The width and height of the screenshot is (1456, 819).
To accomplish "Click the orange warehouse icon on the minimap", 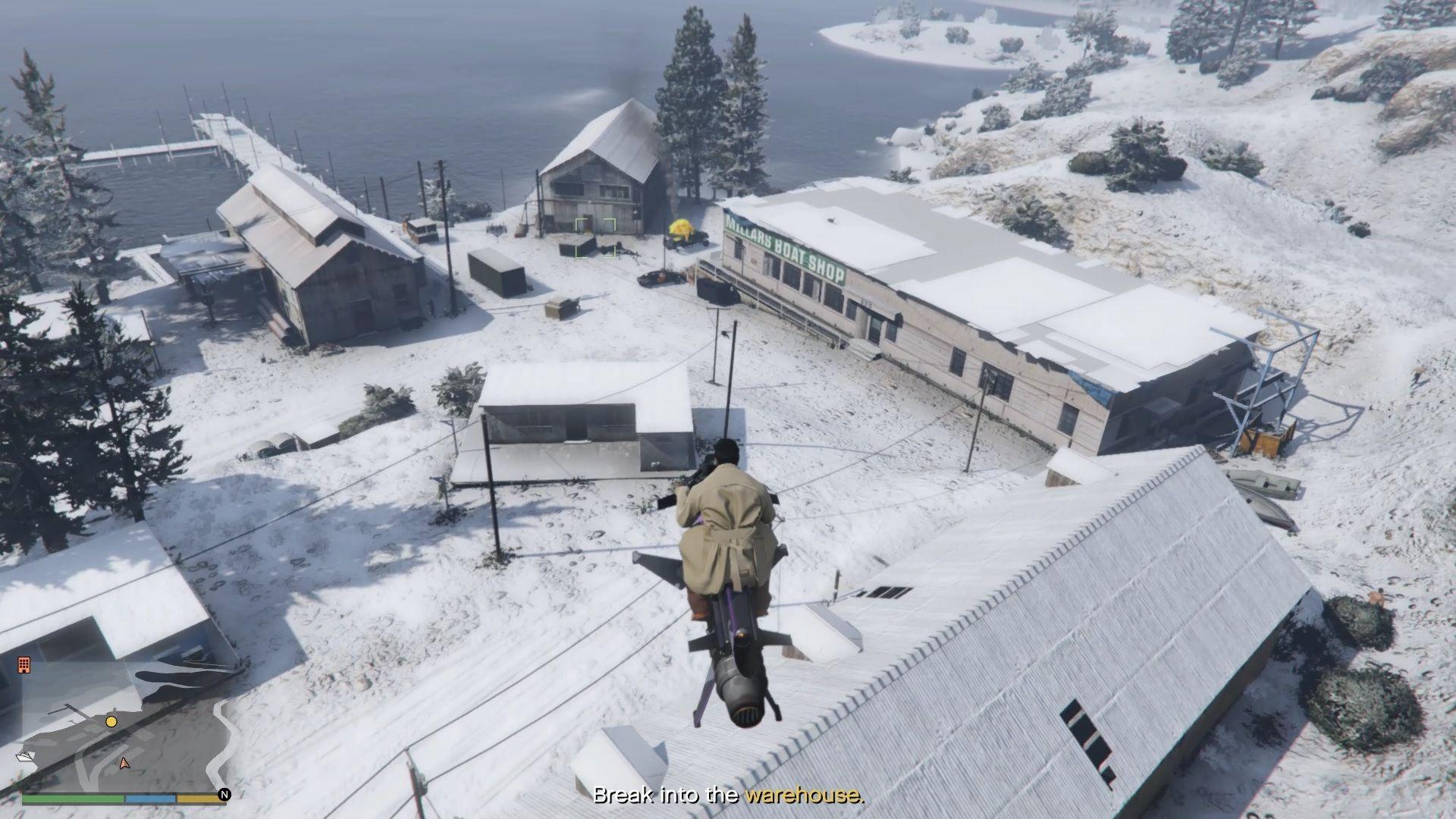I will (24, 665).
